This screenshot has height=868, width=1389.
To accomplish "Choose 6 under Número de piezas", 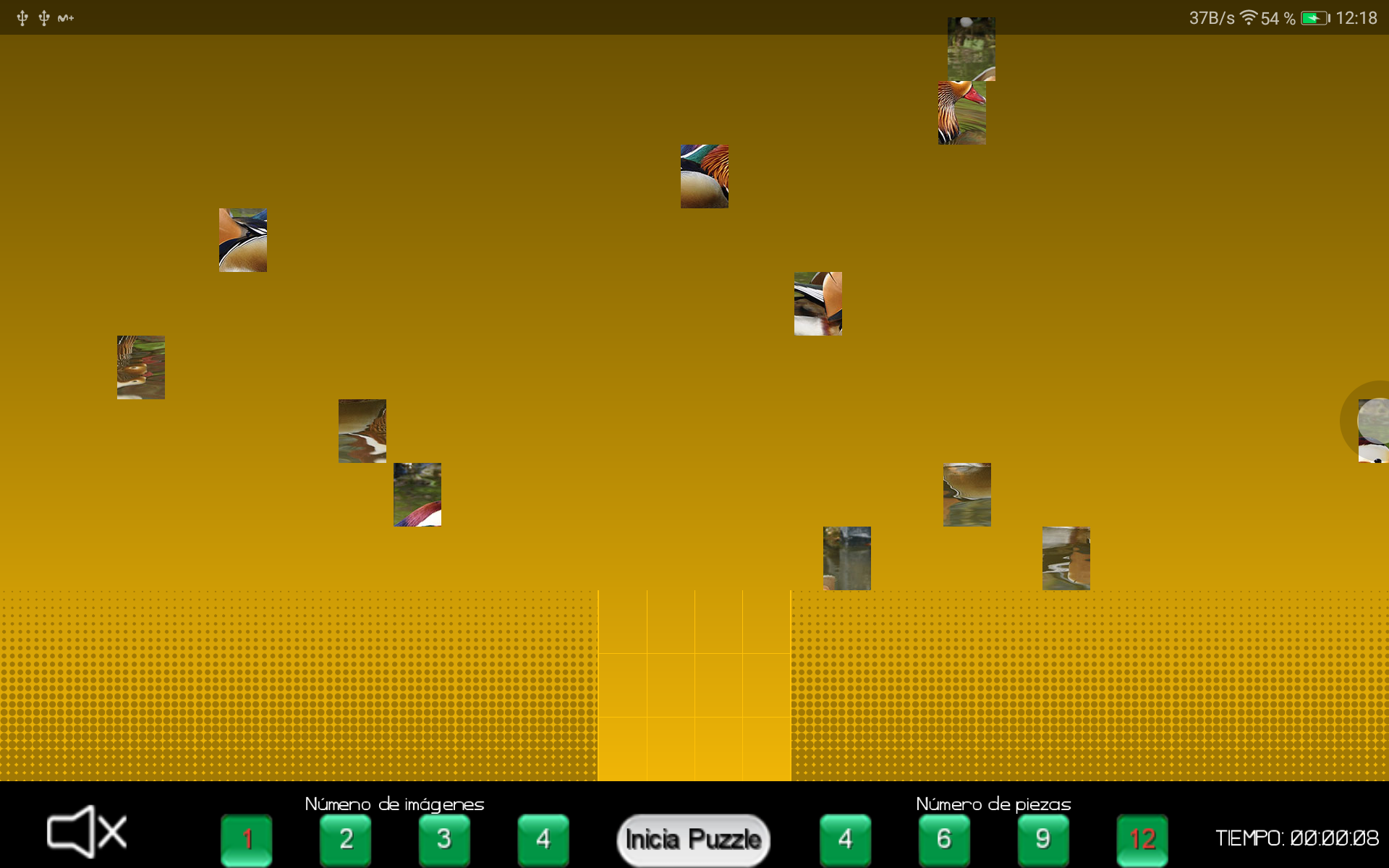I will (x=944, y=839).
